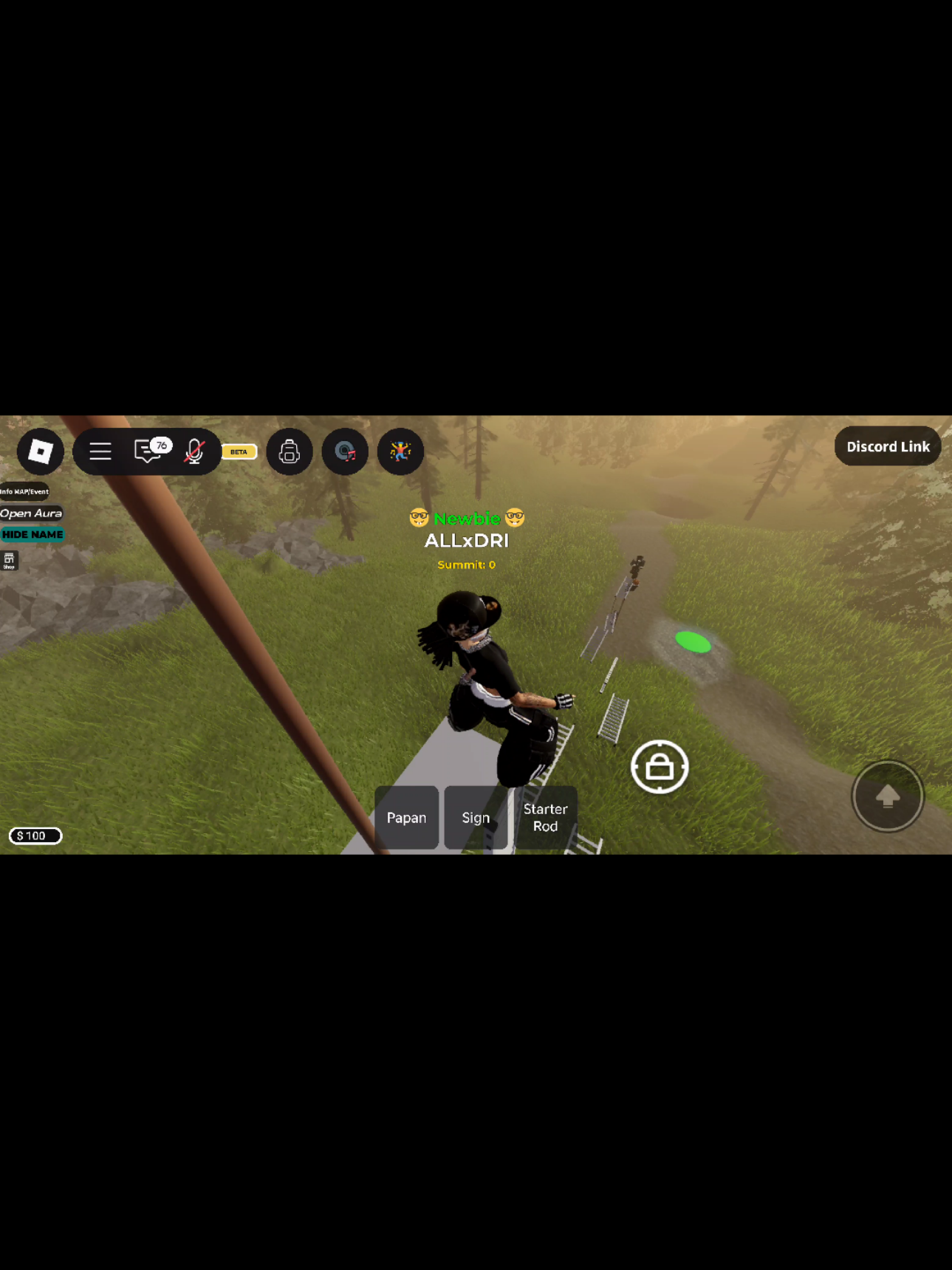952x1270 pixels.
Task: Open the music player disc icon
Action: click(x=344, y=451)
